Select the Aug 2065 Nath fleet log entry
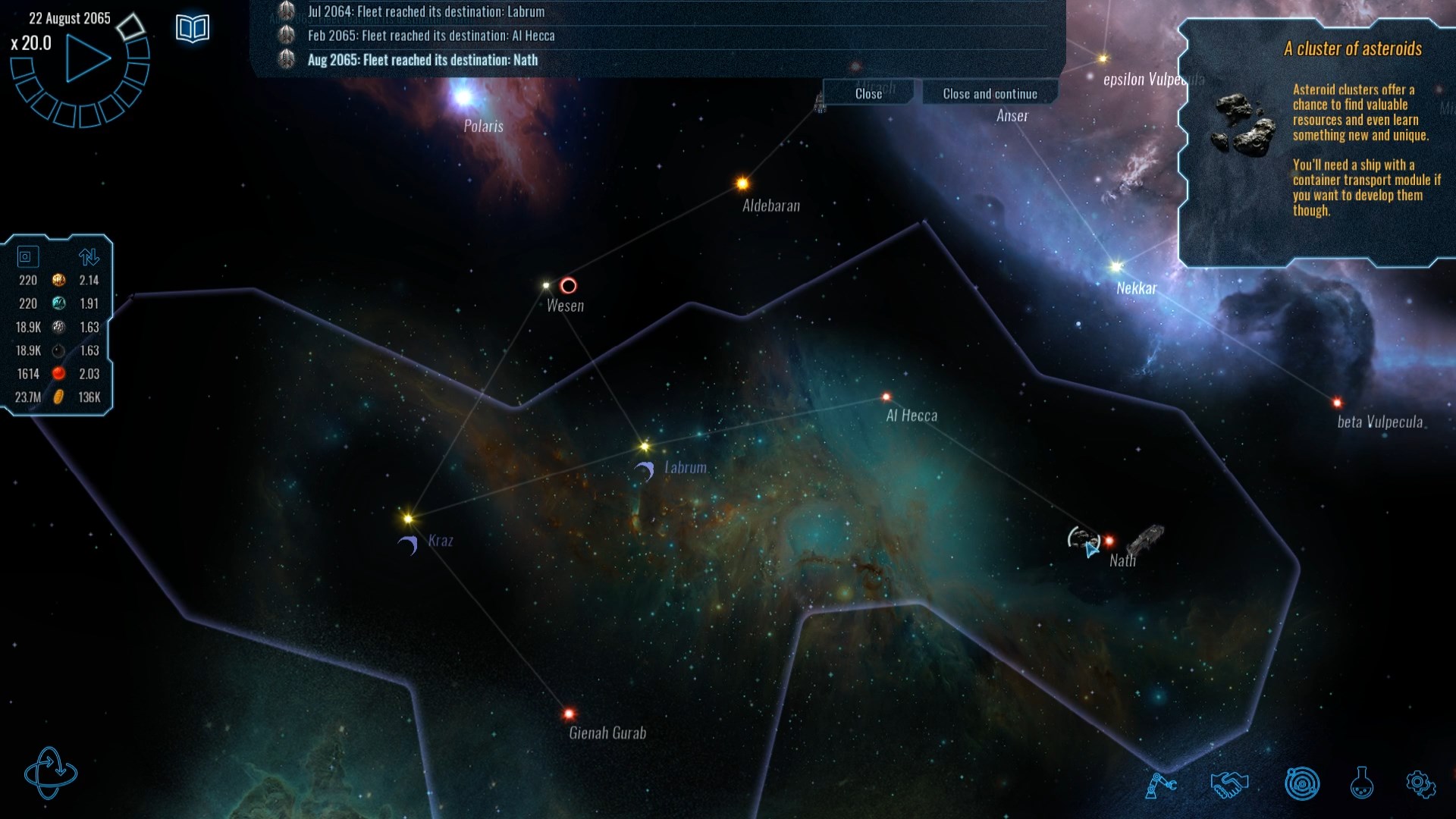Screen dimensions: 1456x819 422,60
